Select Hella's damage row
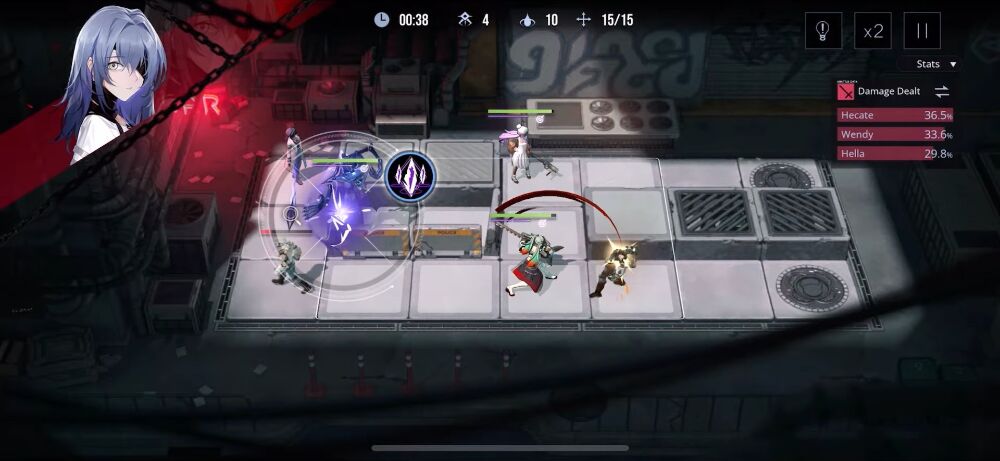The image size is (1000, 461). pyautogui.click(x=895, y=154)
